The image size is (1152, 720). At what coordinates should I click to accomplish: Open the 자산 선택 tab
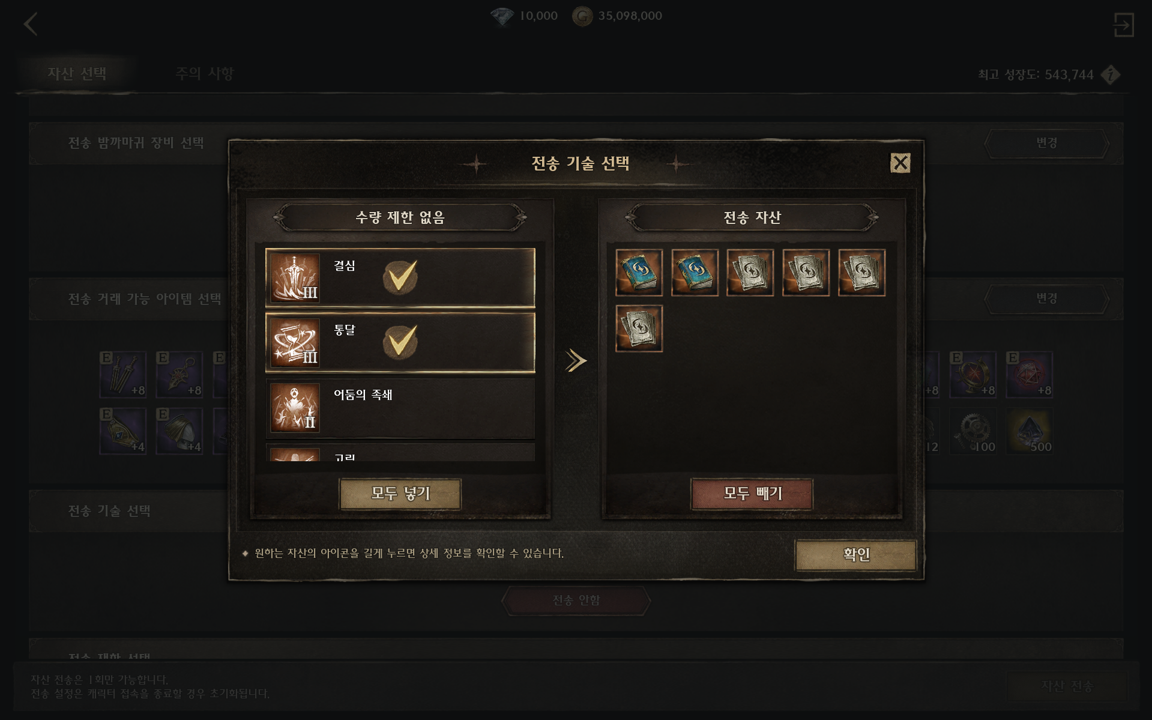click(77, 74)
